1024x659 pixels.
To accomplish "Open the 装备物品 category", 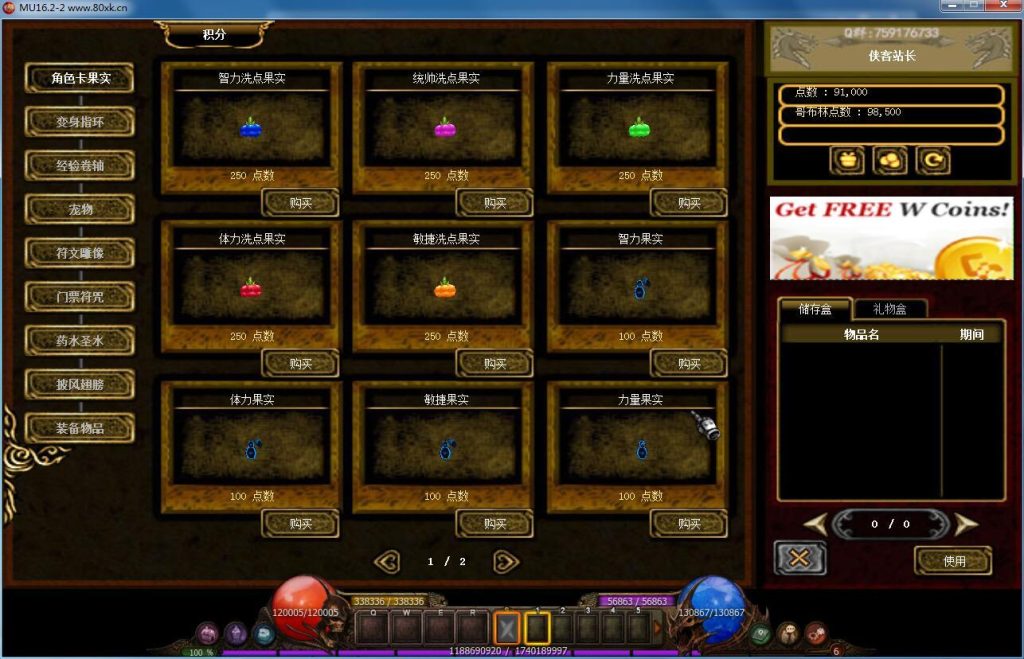I will tap(79, 428).
